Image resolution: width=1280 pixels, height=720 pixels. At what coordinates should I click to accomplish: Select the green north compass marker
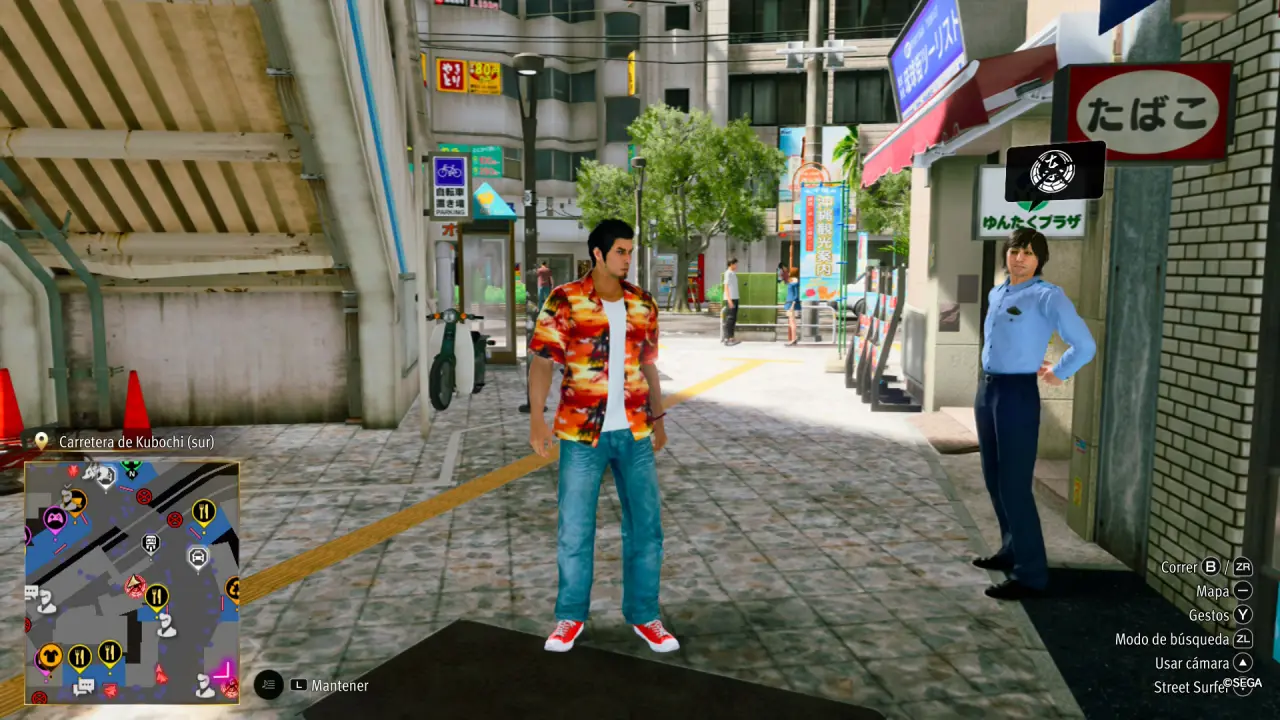(x=131, y=467)
